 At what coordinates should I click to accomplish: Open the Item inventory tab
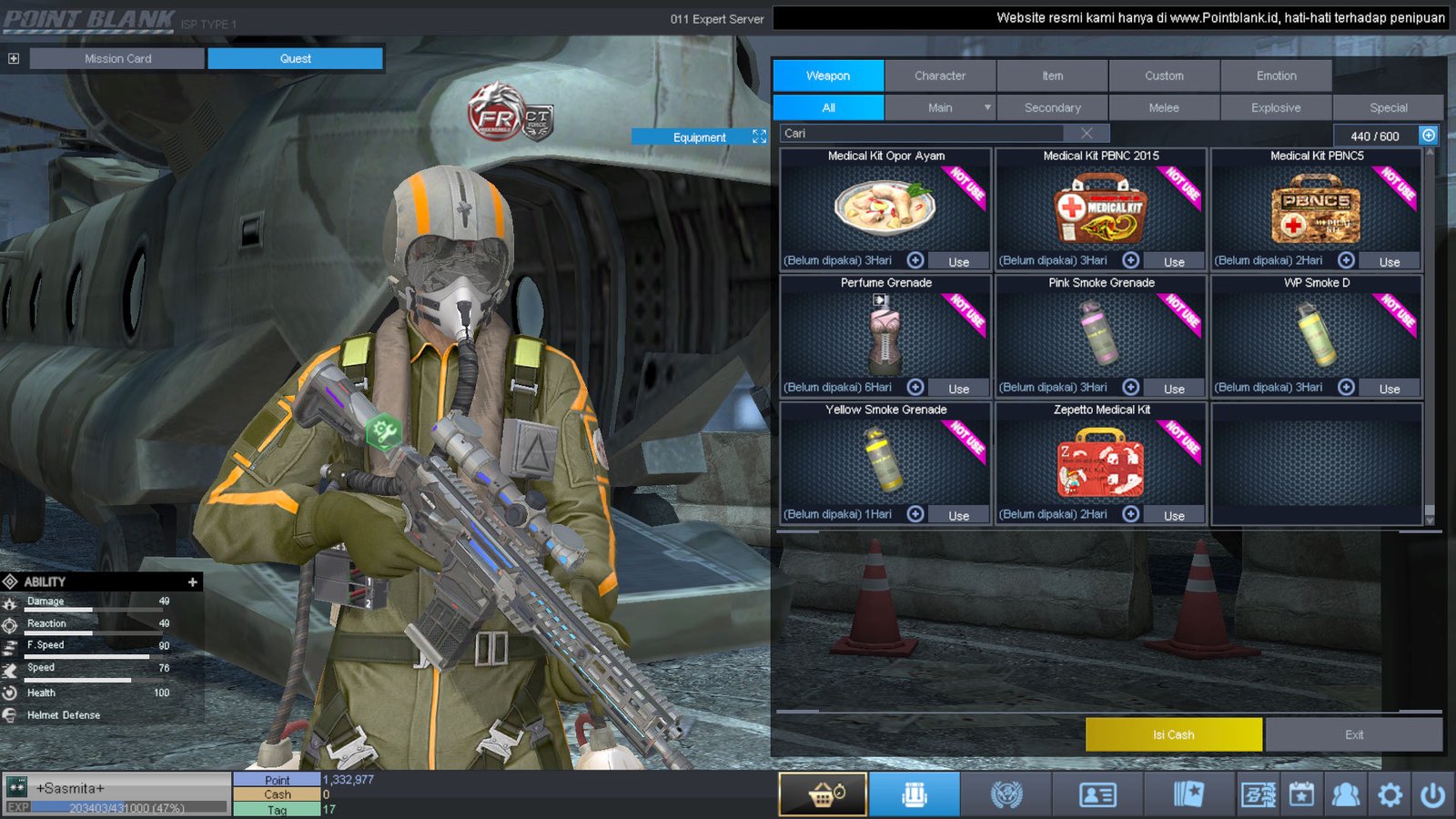(1052, 76)
